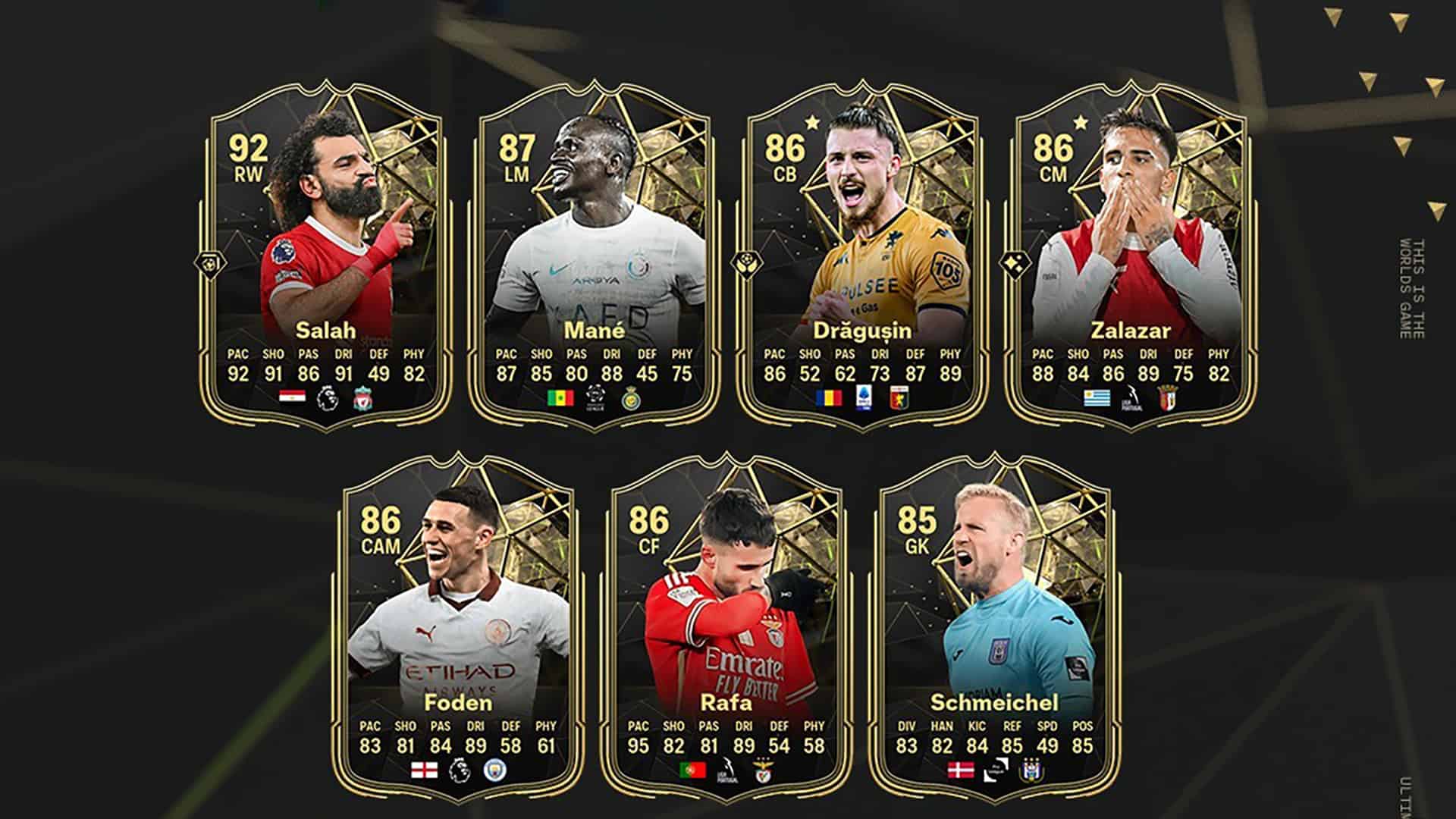Screen dimensions: 1456x819
Task: Select the PHY stat value 75 on Mané's card
Action: (682, 375)
